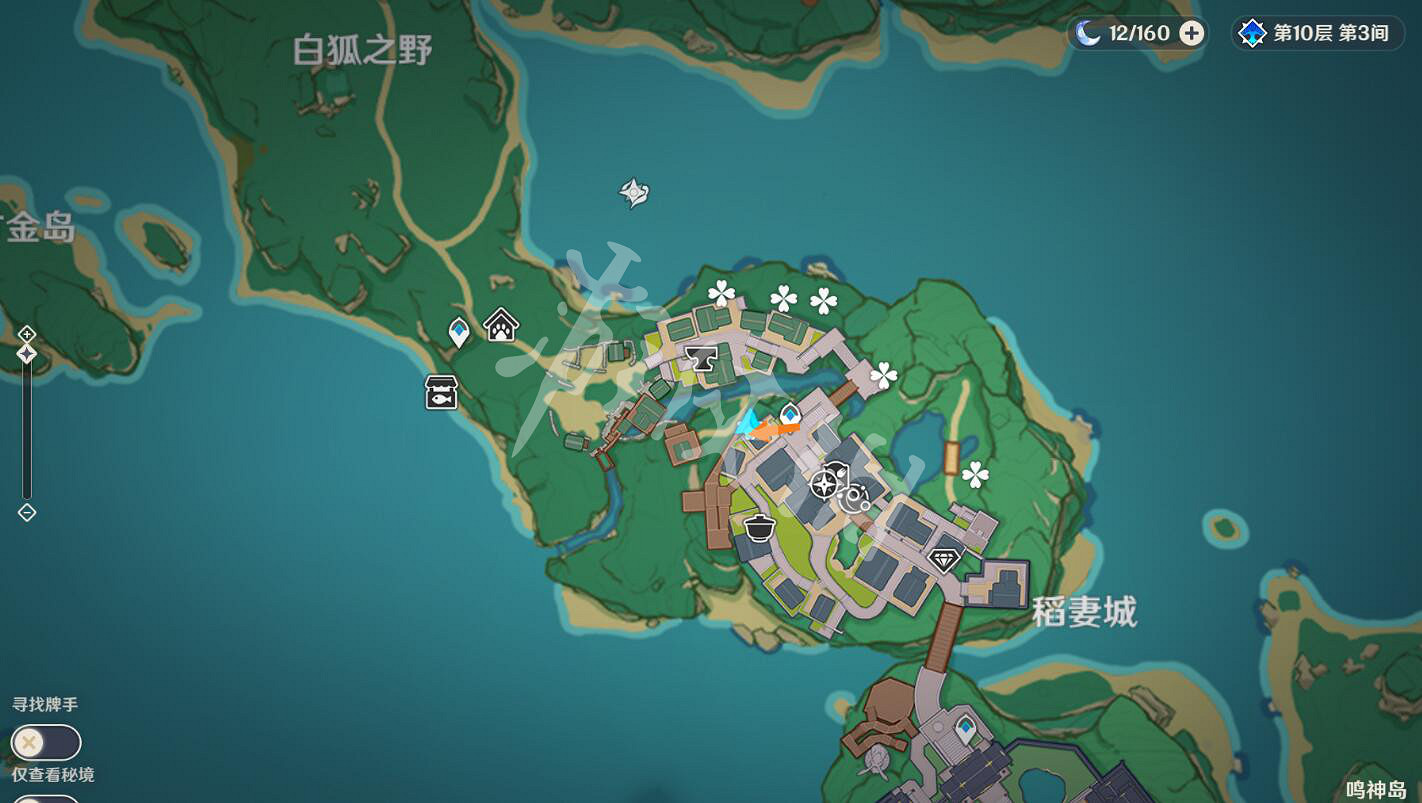Click the paw-print house marker near 白狐之野

coord(500,325)
